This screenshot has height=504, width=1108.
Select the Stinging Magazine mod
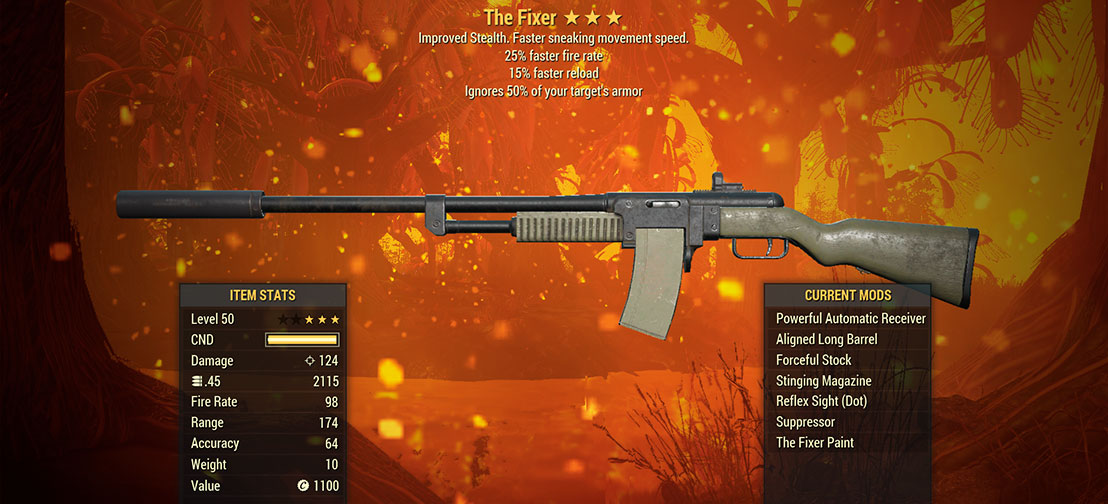pyautogui.click(x=823, y=381)
